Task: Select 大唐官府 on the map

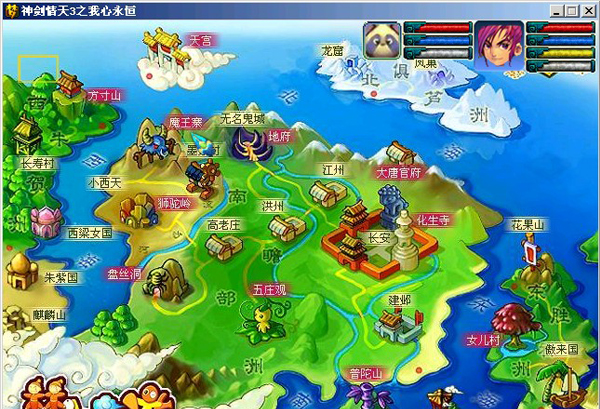Action: pos(400,172)
